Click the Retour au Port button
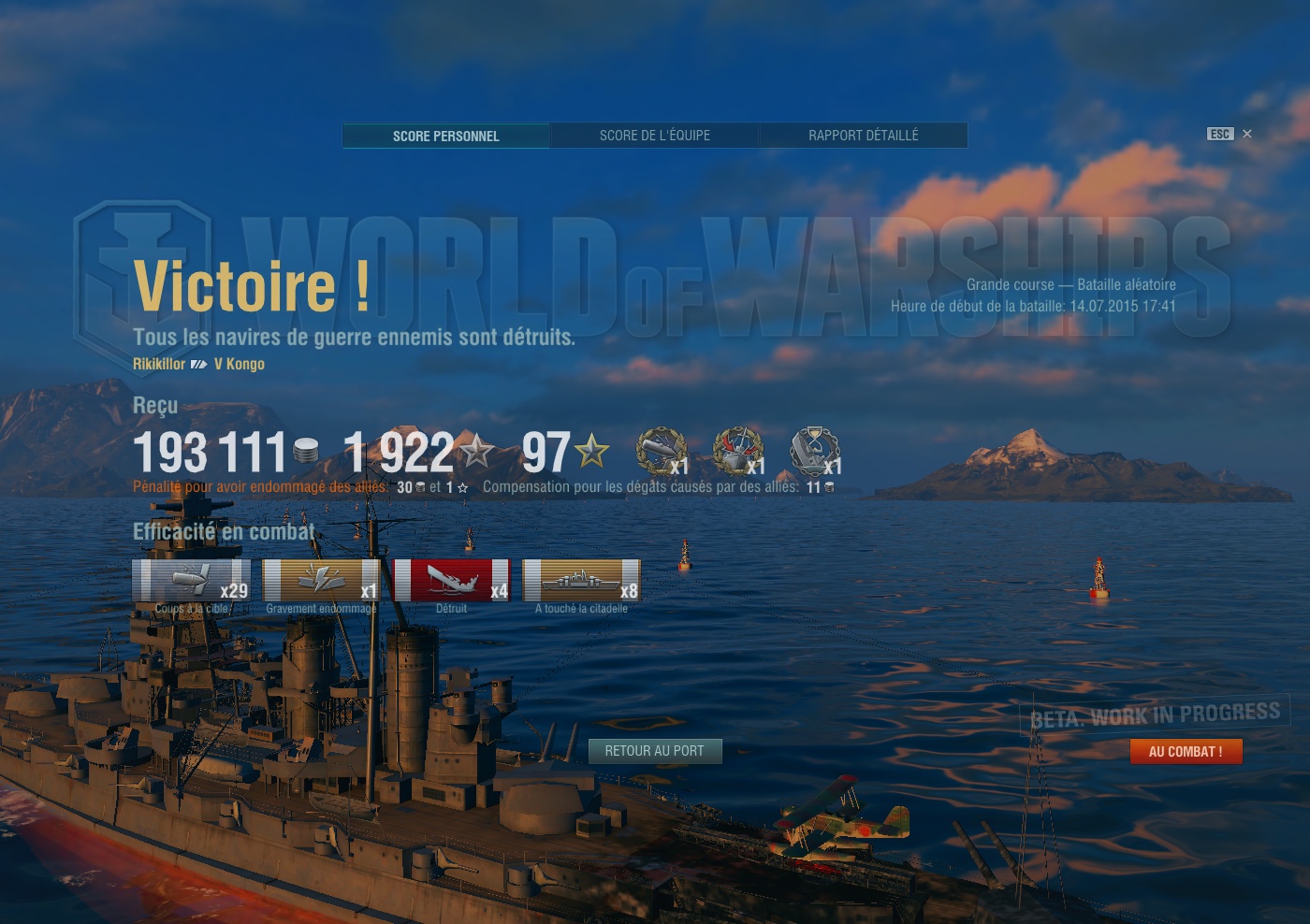 click(655, 751)
